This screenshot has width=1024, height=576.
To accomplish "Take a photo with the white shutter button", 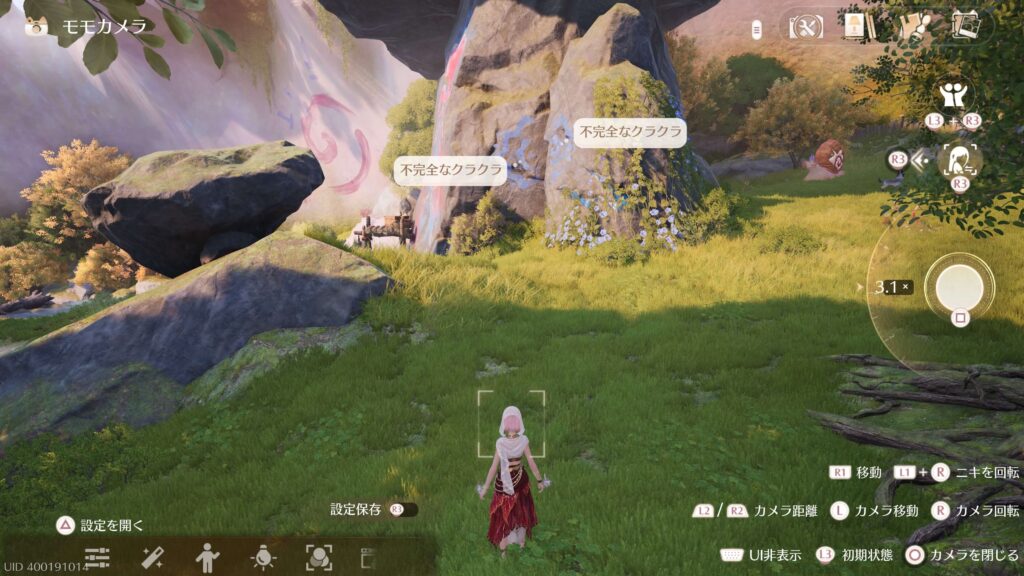I will [x=959, y=287].
